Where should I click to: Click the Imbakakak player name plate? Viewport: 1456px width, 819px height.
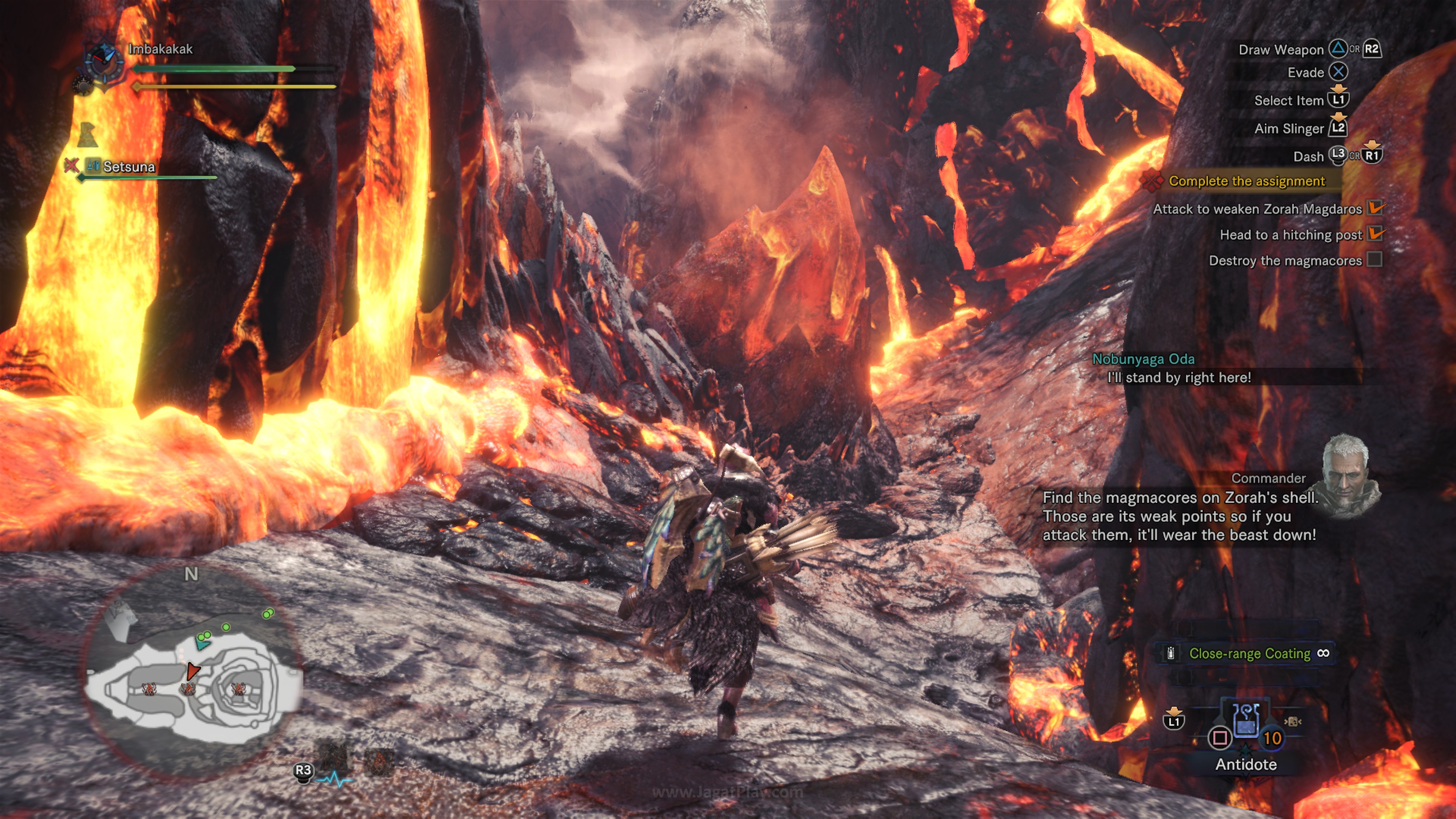click(x=160, y=49)
